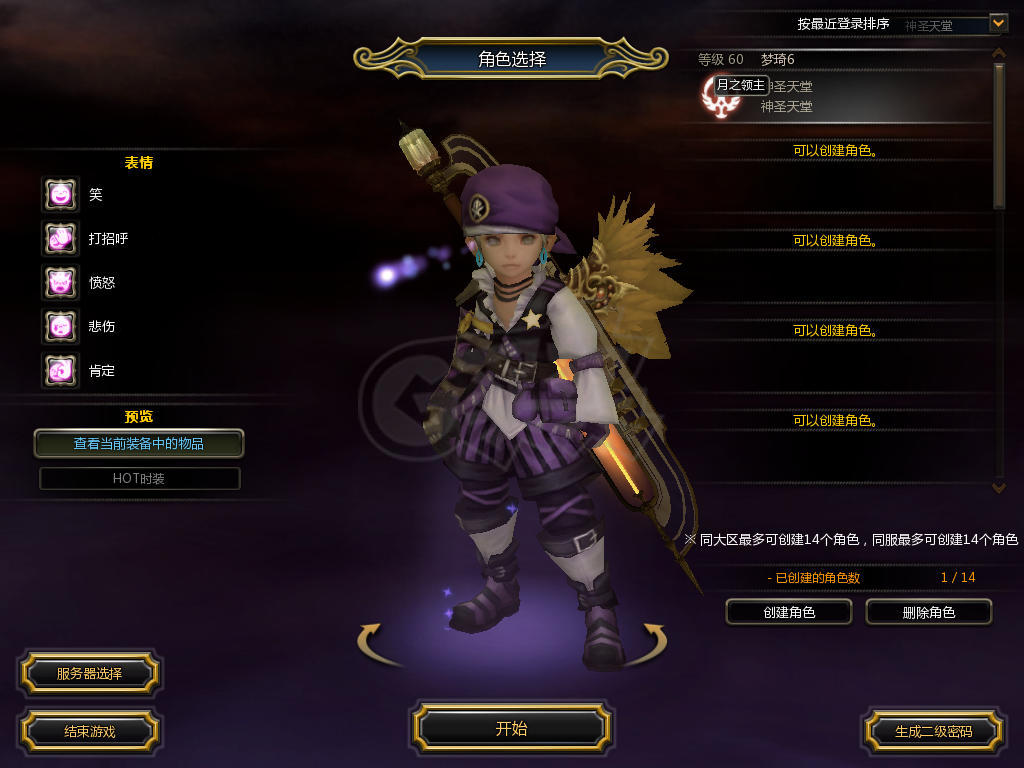Rotate character with right curved arrow
The image size is (1024, 768).
[653, 640]
